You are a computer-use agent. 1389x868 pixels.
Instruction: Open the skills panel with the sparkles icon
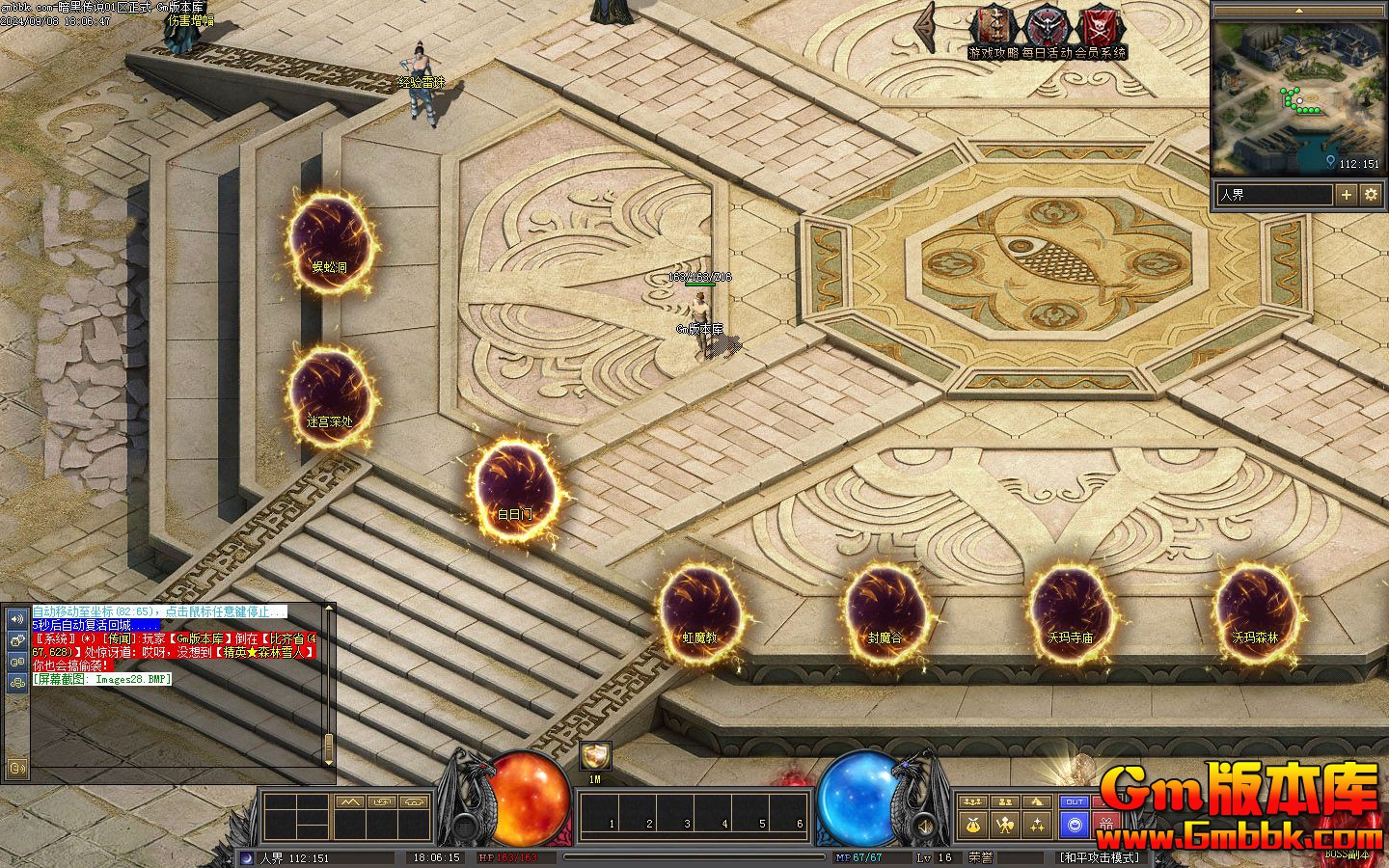point(1037,825)
